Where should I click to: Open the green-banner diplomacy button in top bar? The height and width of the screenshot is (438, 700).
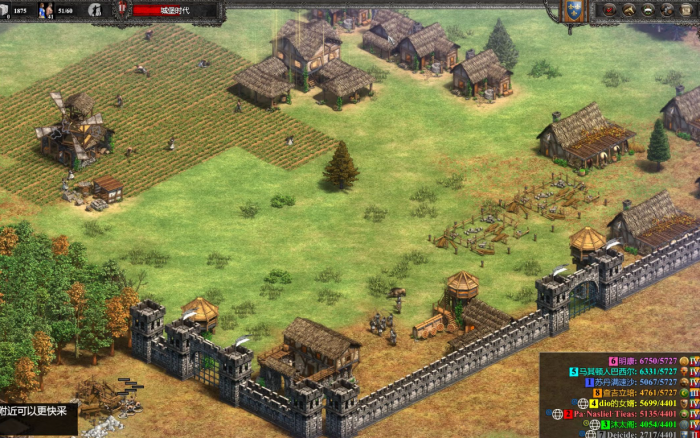[x=647, y=10]
